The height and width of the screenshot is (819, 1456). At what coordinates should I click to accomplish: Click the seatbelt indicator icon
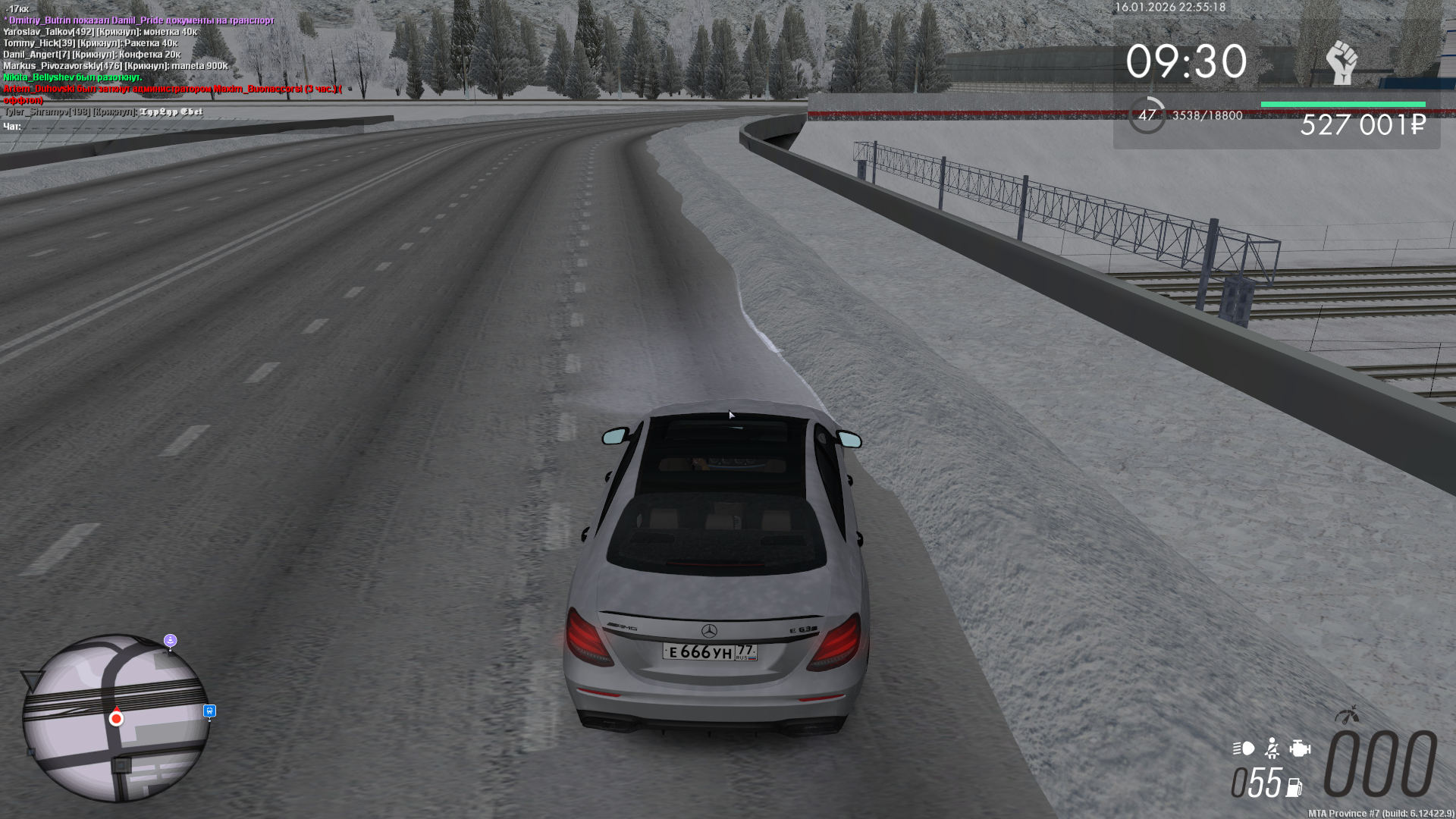(x=1272, y=749)
